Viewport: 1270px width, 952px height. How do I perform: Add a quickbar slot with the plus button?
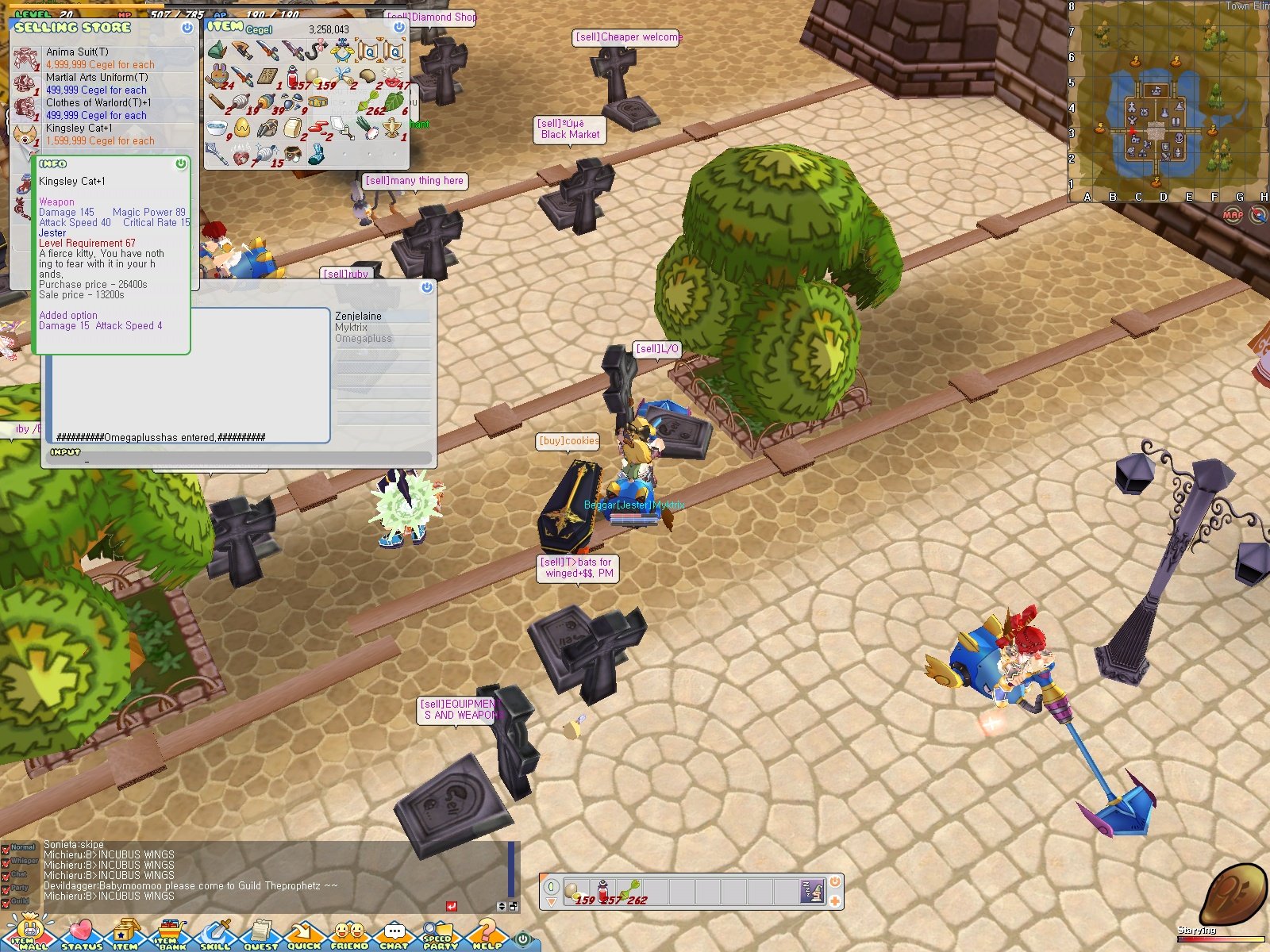pyautogui.click(x=835, y=901)
